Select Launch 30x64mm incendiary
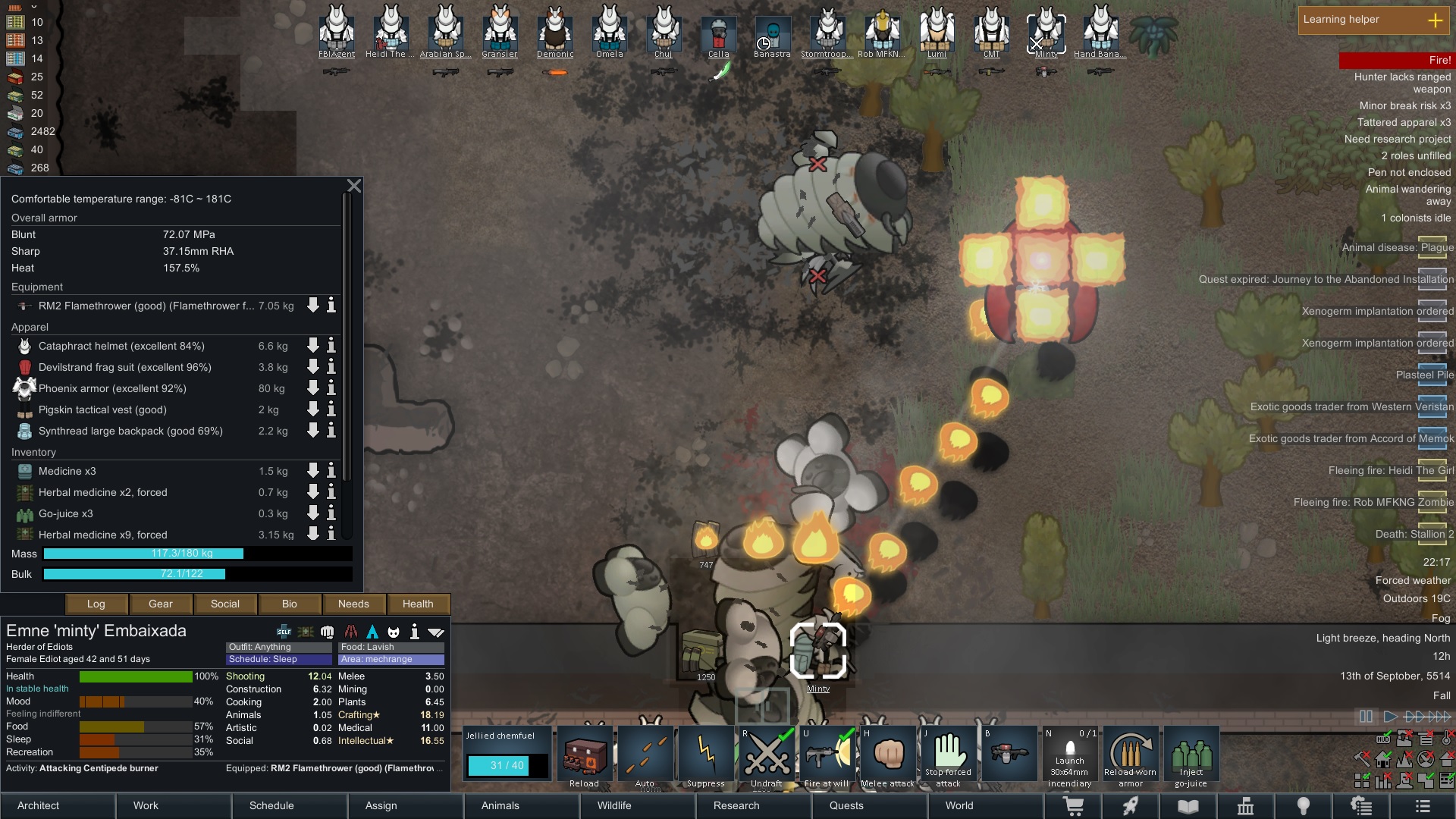 click(x=1070, y=755)
